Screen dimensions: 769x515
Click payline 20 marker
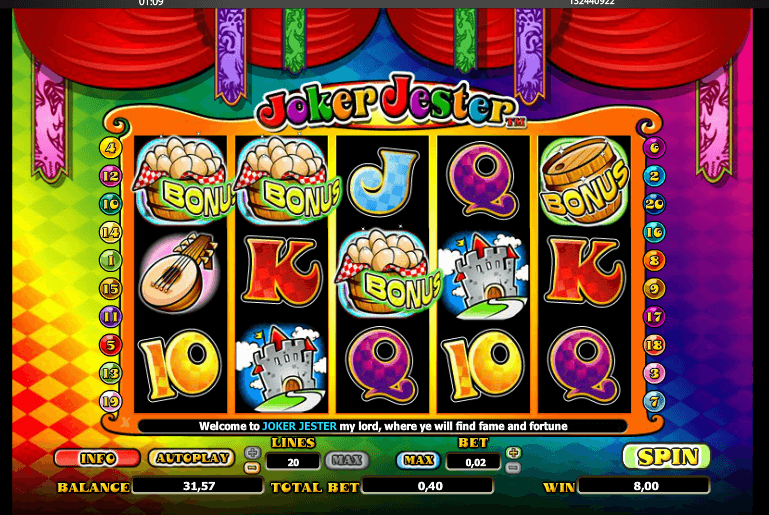tap(656, 204)
